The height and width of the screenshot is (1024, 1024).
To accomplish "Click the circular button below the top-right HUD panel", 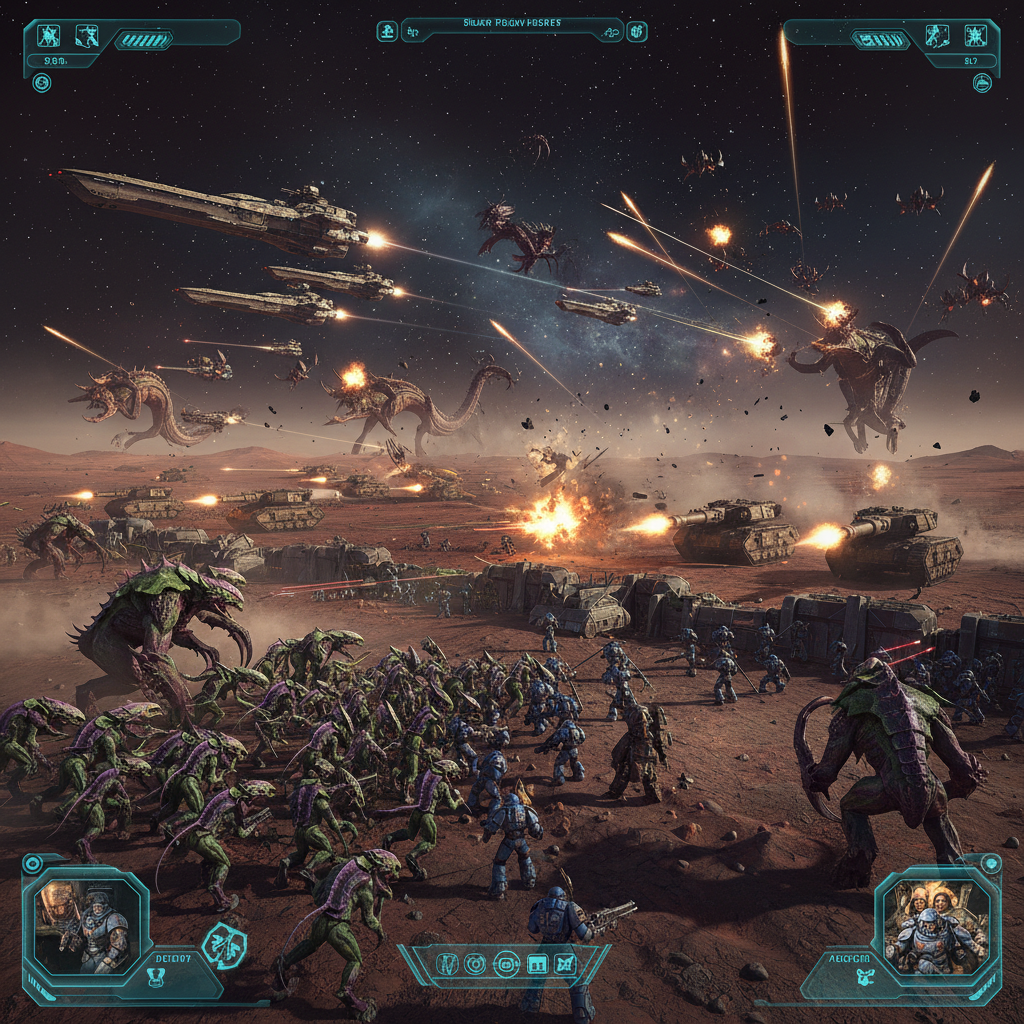I will tap(982, 84).
